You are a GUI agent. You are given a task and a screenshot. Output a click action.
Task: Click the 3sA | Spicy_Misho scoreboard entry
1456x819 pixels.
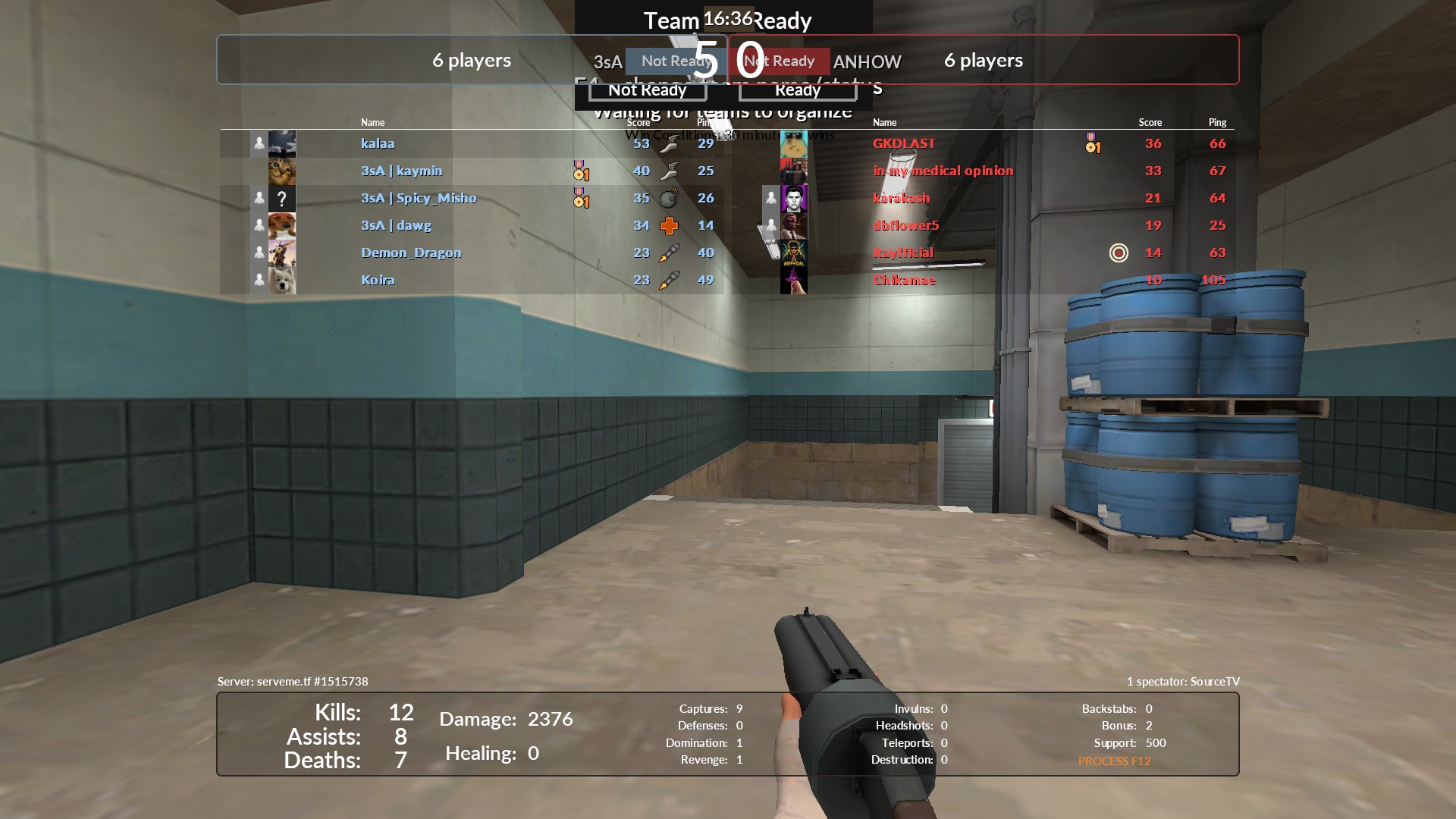[419, 198]
